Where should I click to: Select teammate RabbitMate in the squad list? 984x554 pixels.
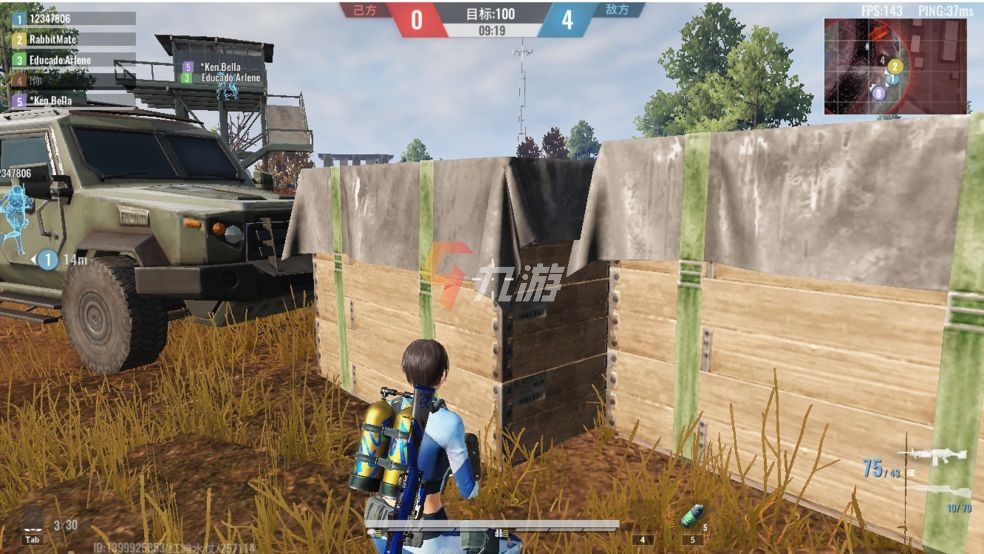pos(72,39)
